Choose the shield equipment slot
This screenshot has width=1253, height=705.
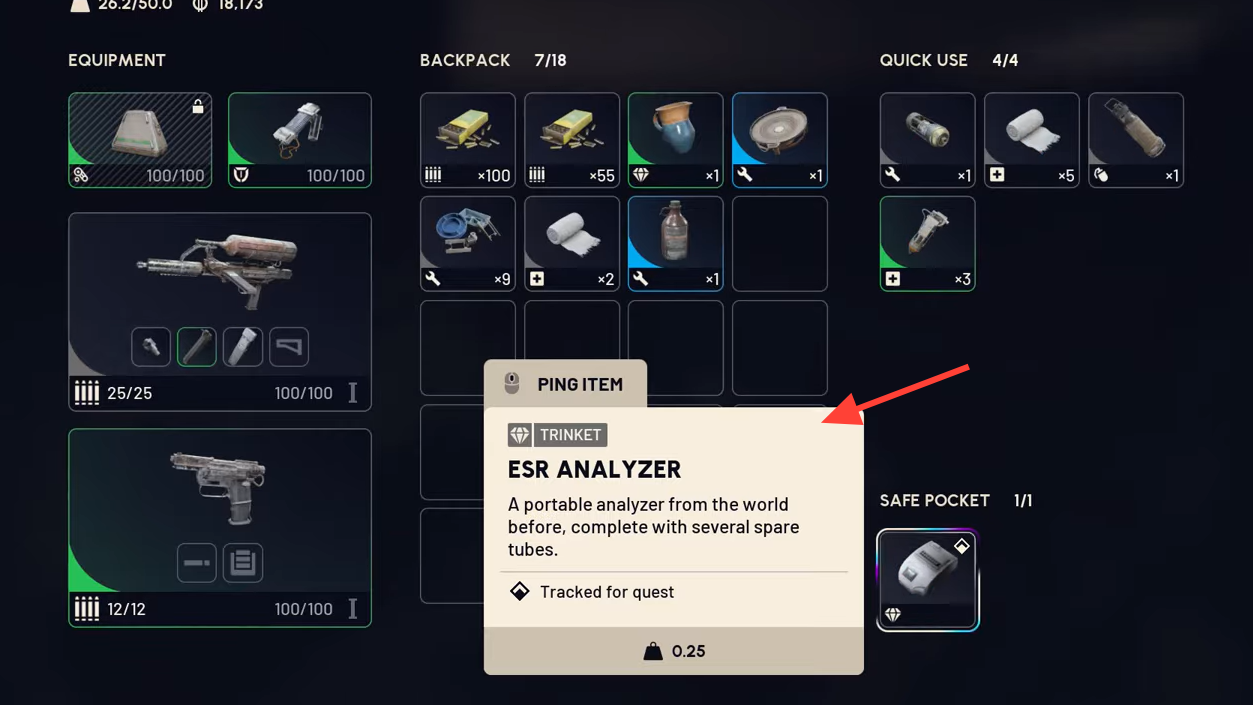pyautogui.click(x=300, y=140)
